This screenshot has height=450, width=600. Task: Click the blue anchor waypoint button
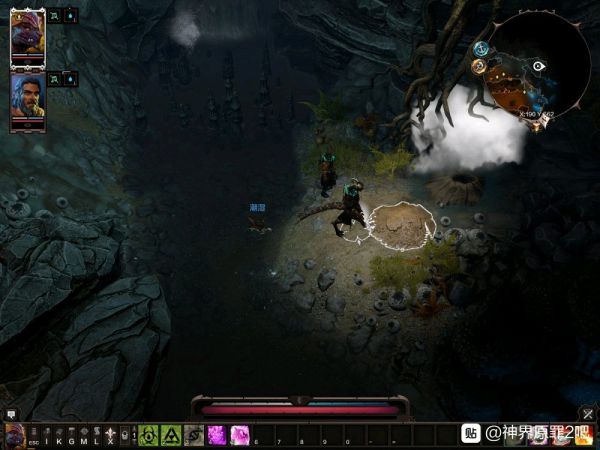(x=481, y=48)
